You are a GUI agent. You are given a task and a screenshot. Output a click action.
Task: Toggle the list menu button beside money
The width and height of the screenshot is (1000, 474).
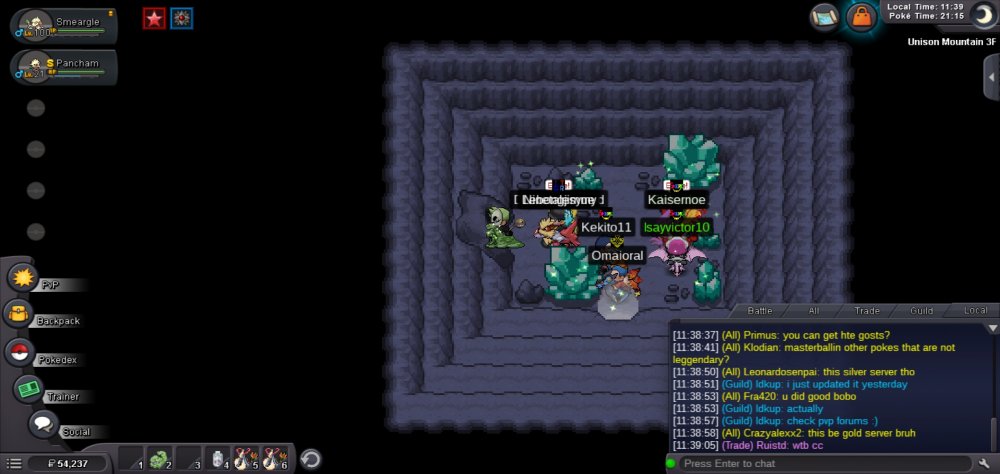click(12, 462)
